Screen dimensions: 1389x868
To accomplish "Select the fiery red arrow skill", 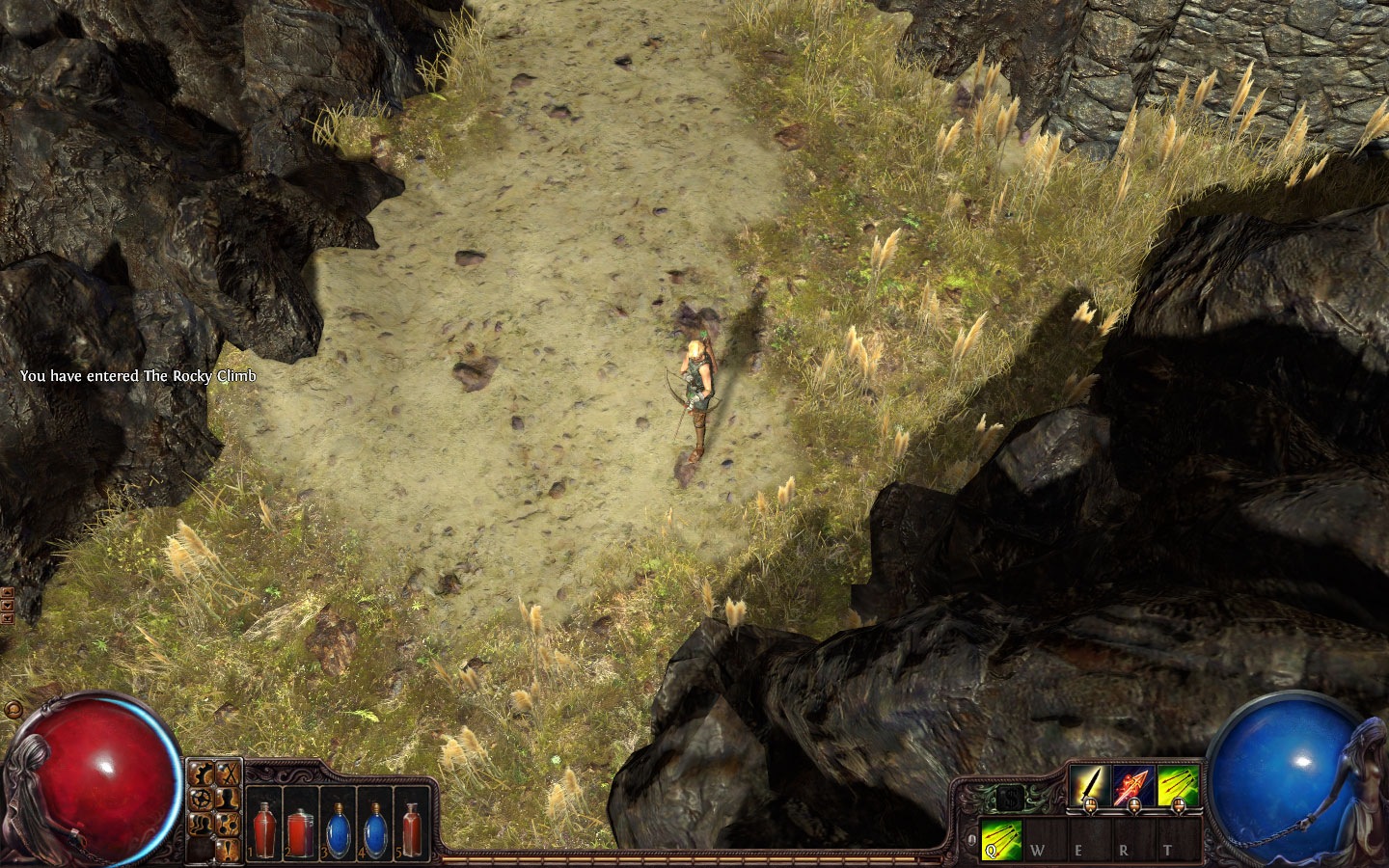I will pos(1133,786).
